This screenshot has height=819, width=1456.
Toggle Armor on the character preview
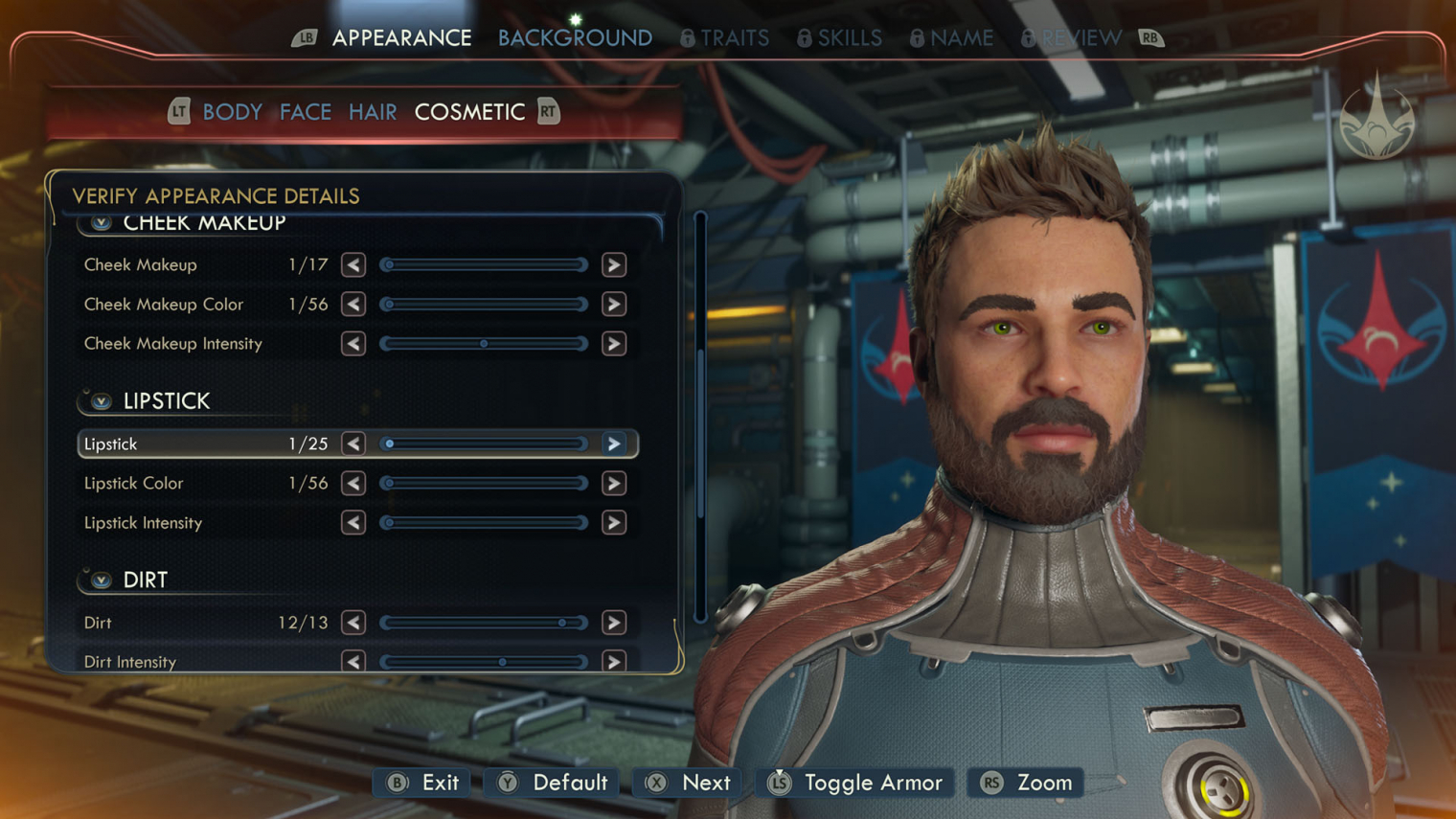pos(855,783)
